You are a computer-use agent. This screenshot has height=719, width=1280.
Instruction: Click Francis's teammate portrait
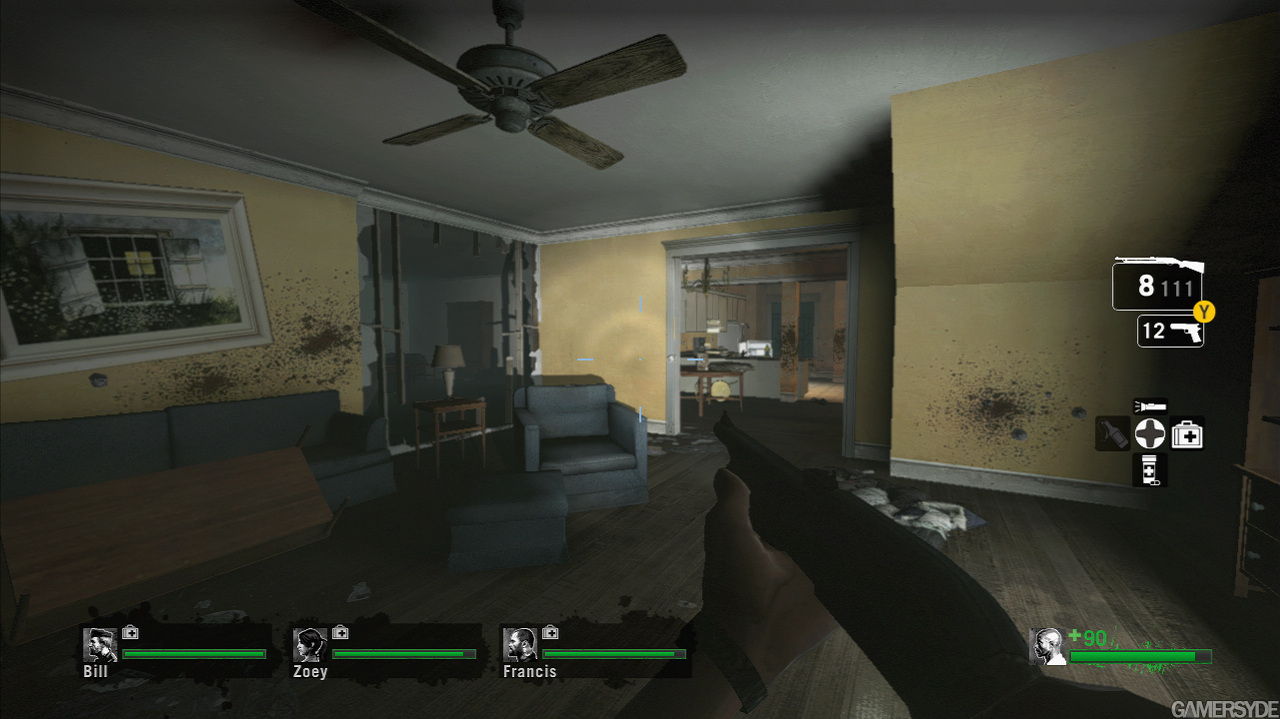[x=520, y=645]
